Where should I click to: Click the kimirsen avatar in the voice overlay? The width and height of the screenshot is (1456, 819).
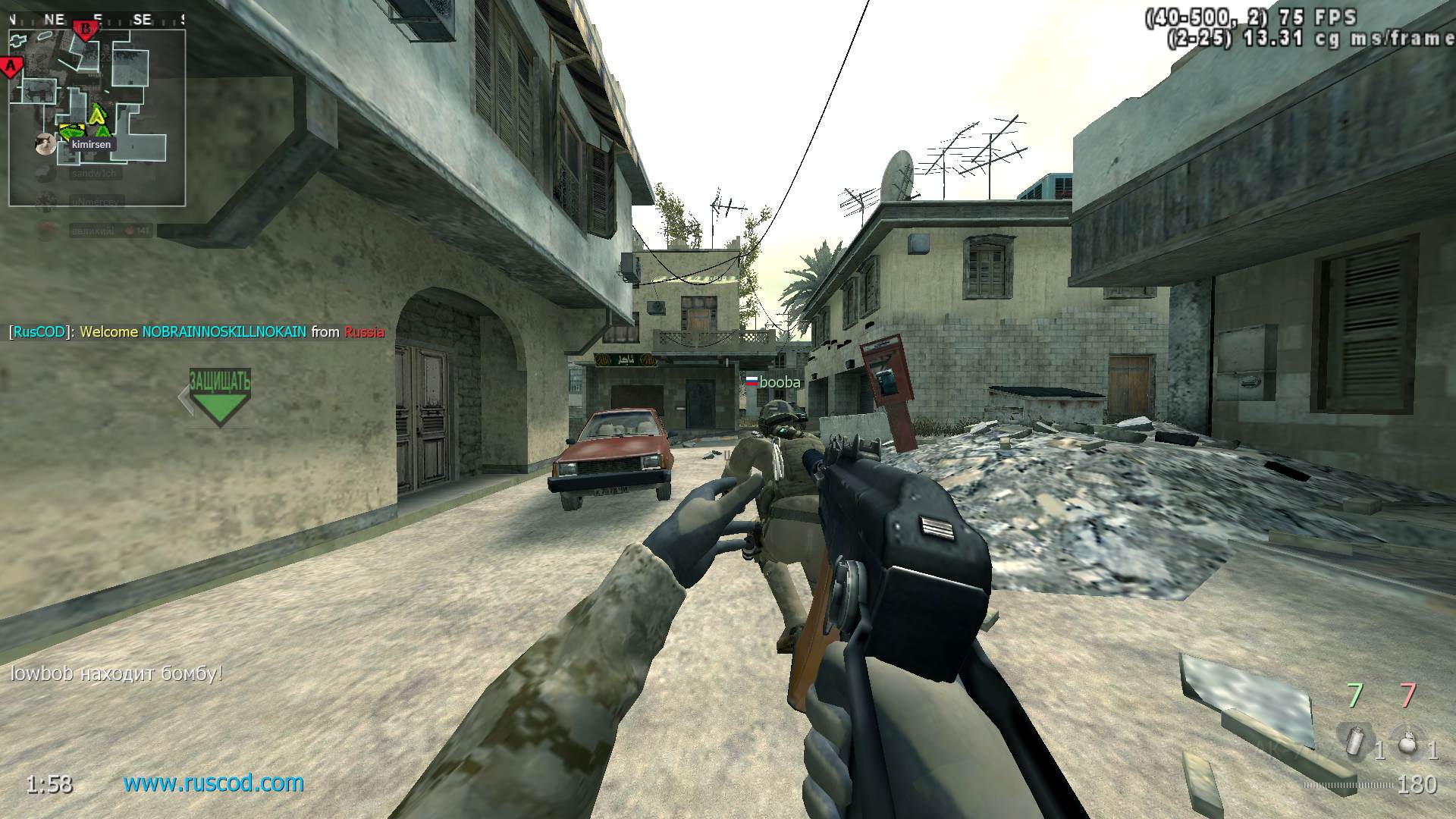pyautogui.click(x=45, y=143)
